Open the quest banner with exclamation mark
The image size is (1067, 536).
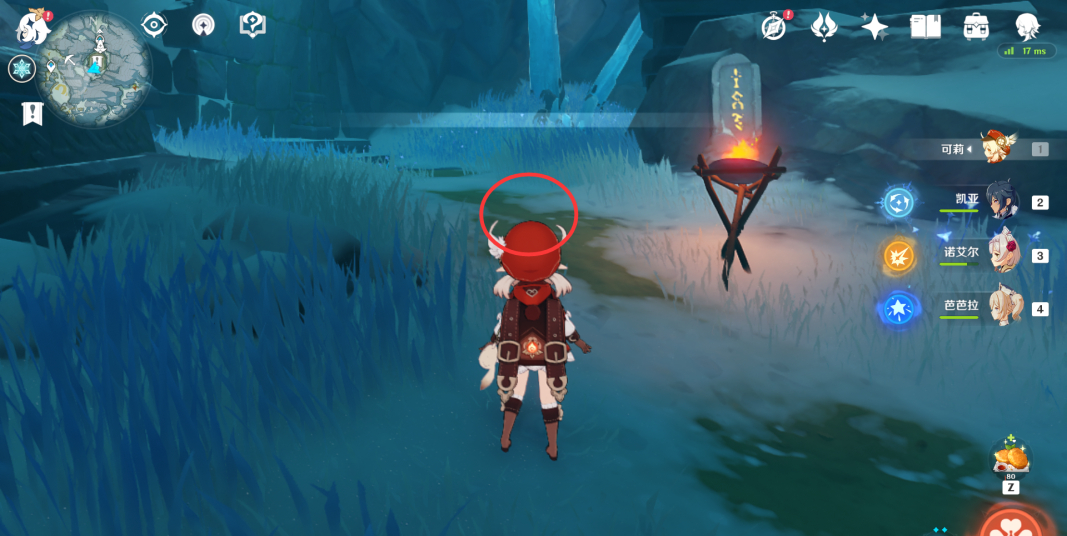pos(33,114)
